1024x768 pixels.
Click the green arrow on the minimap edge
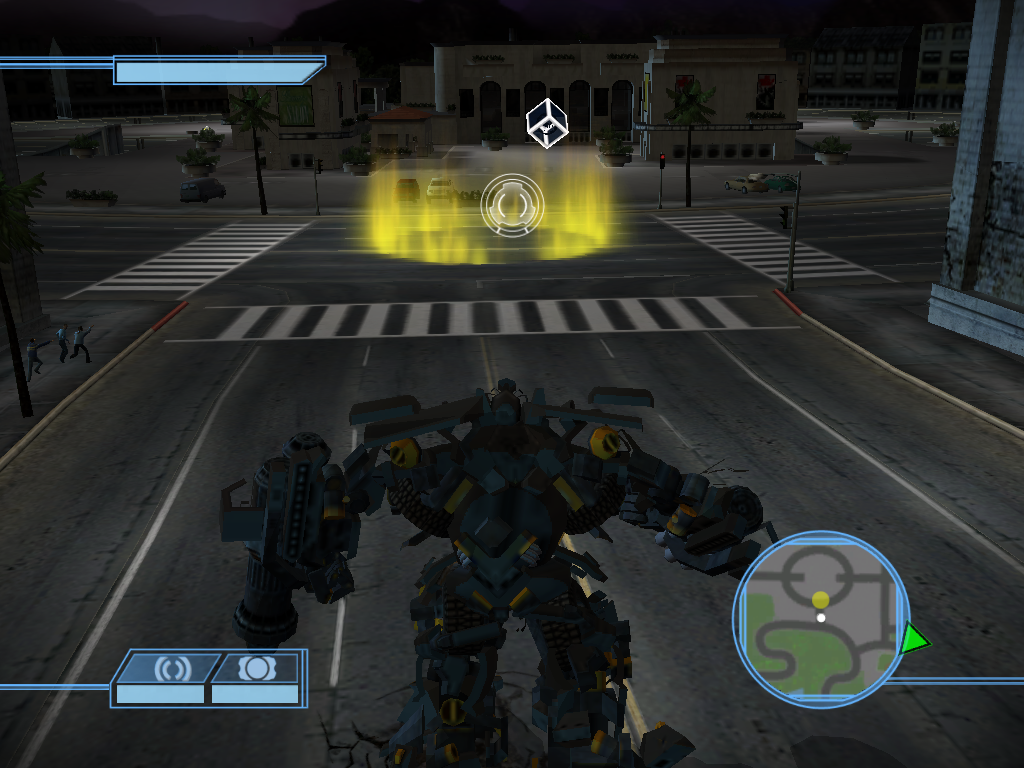(x=912, y=639)
